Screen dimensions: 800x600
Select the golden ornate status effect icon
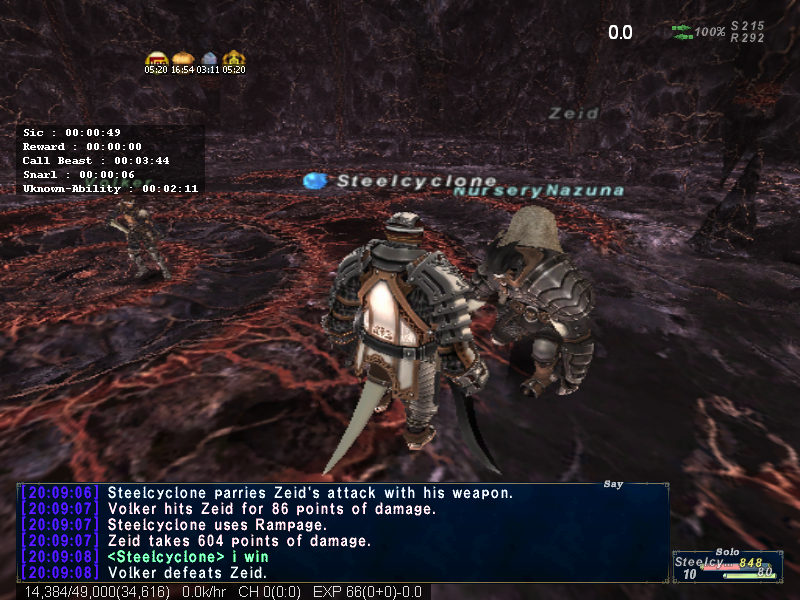(234, 59)
